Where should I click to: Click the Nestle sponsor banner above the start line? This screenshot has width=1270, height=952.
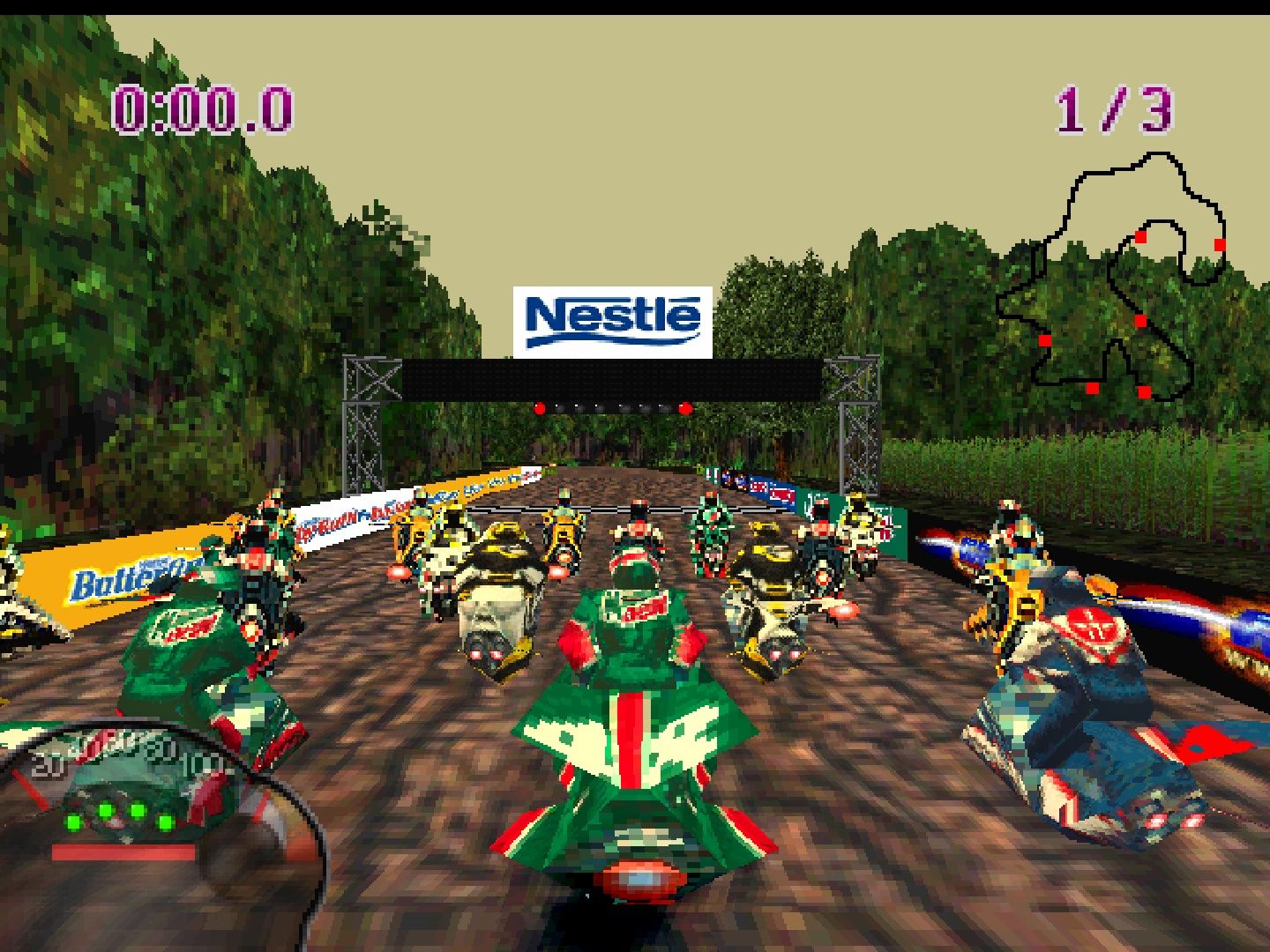(x=613, y=322)
